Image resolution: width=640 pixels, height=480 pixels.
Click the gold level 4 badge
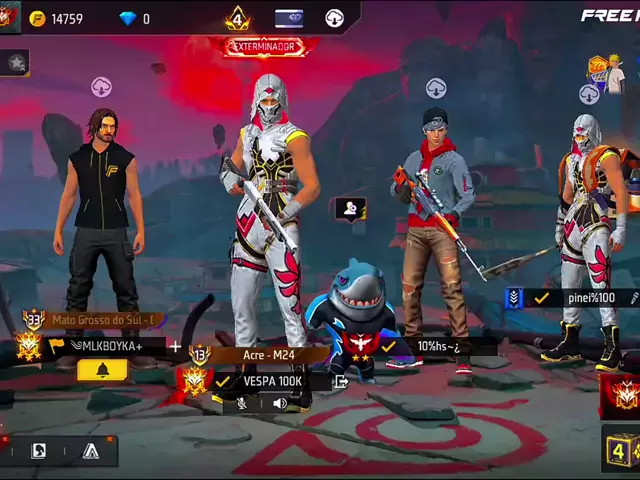click(237, 18)
